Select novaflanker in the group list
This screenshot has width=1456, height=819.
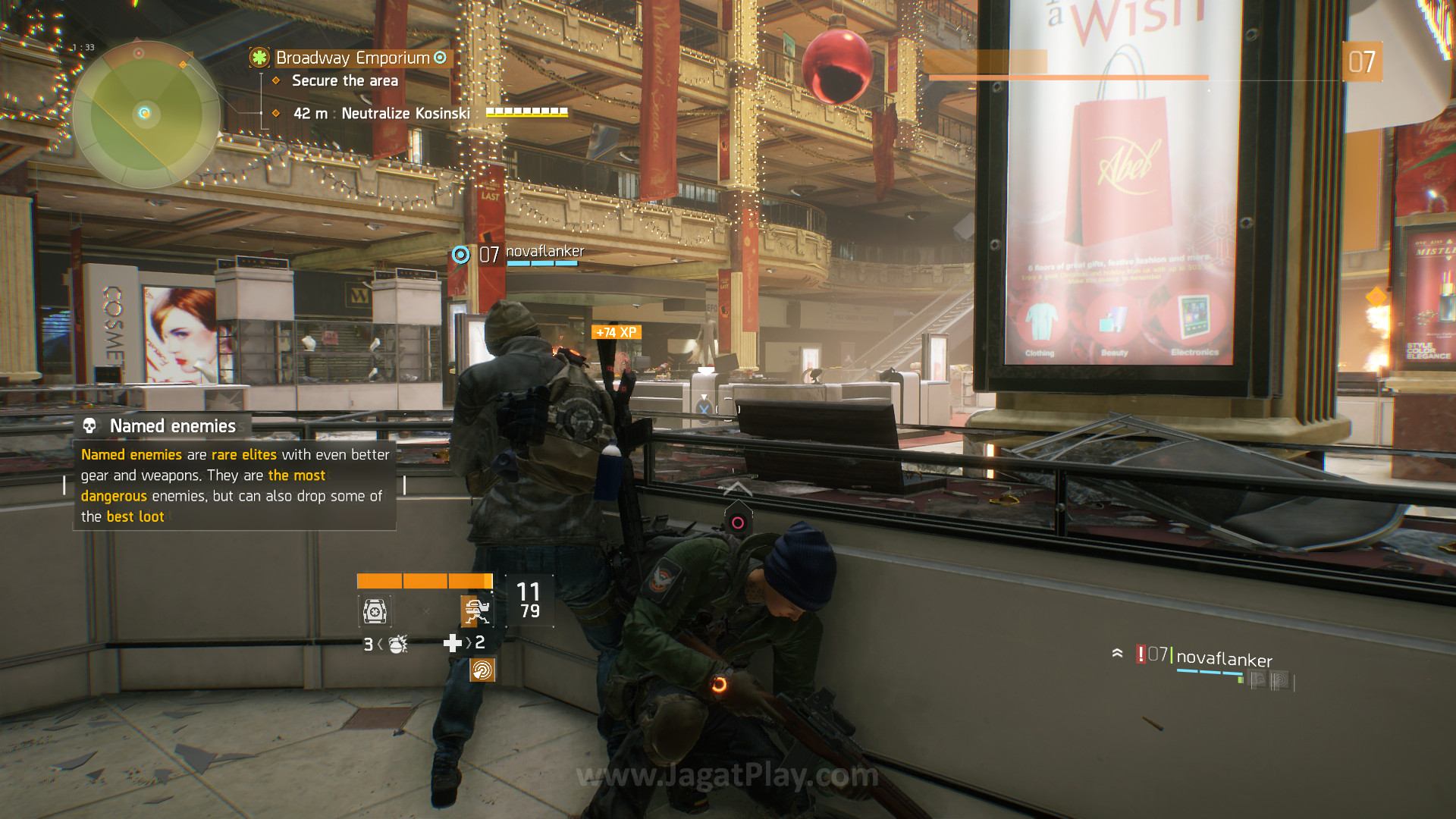point(1224,658)
